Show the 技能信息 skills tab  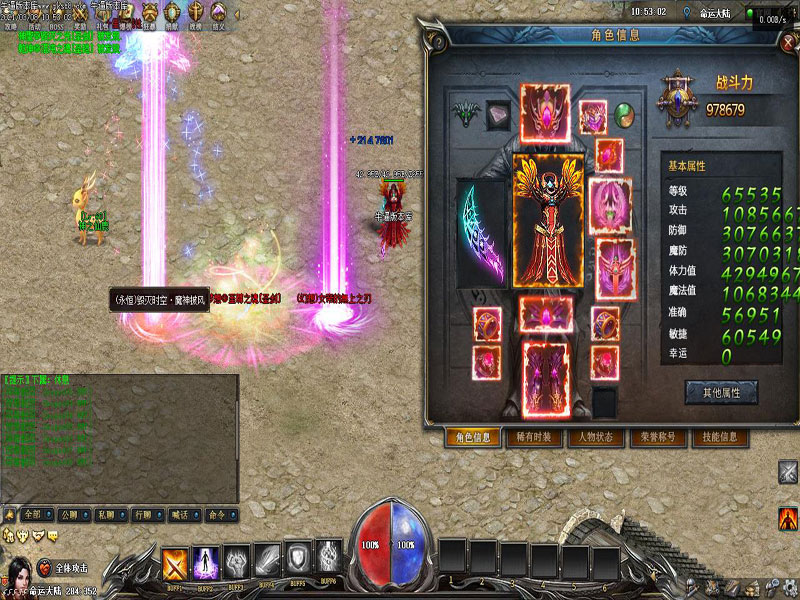(720, 437)
